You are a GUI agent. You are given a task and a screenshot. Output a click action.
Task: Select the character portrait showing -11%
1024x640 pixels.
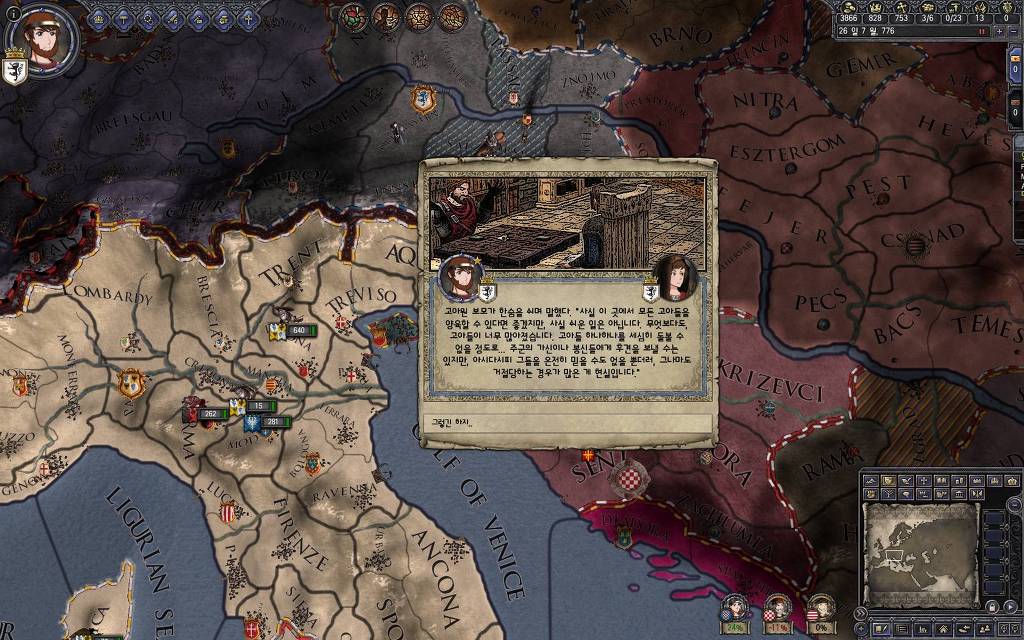pyautogui.click(x=778, y=607)
